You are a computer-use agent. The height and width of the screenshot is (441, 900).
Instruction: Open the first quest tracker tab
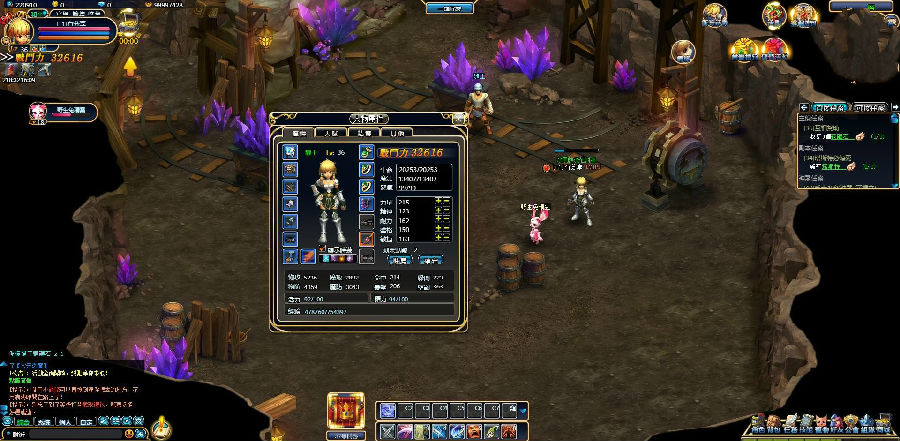[826, 107]
